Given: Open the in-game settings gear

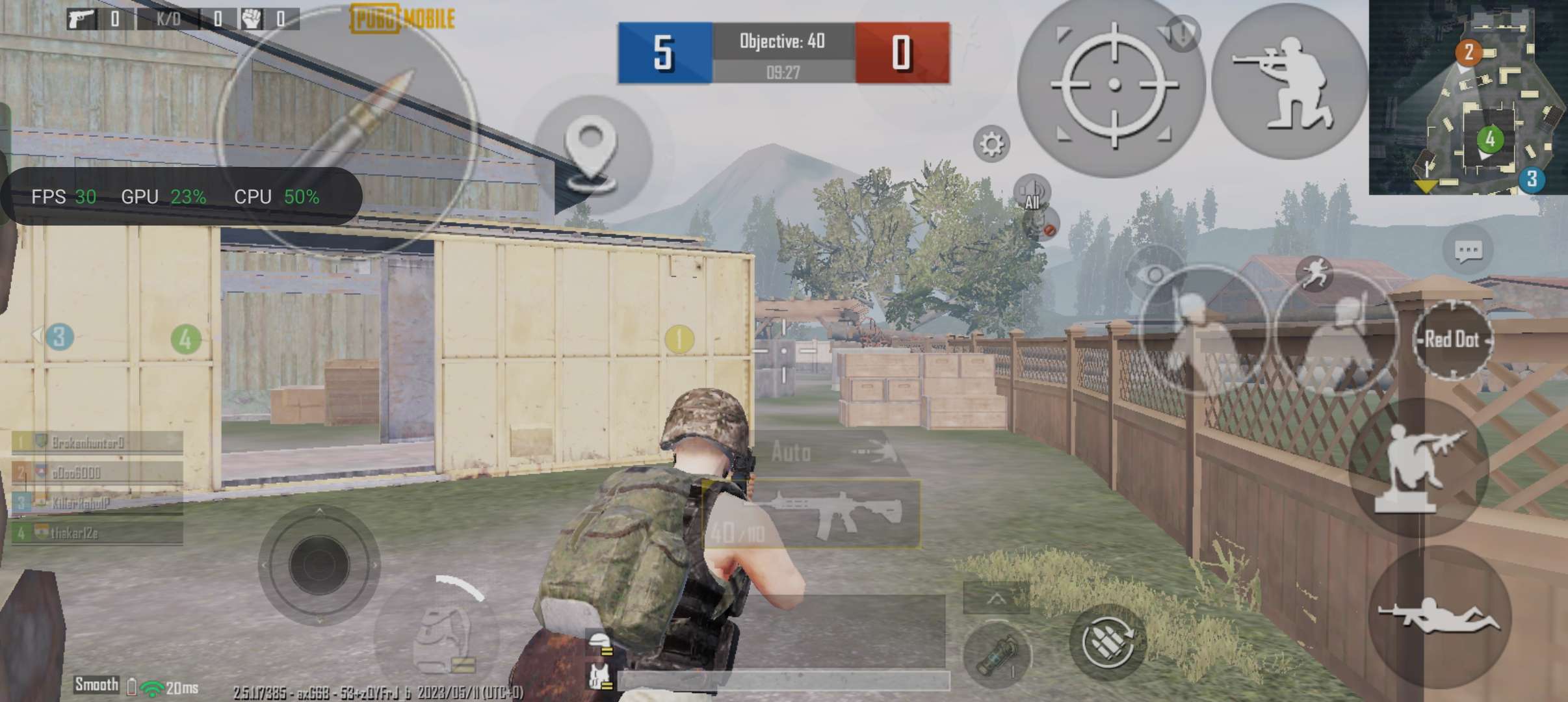Looking at the screenshot, I should coord(990,144).
